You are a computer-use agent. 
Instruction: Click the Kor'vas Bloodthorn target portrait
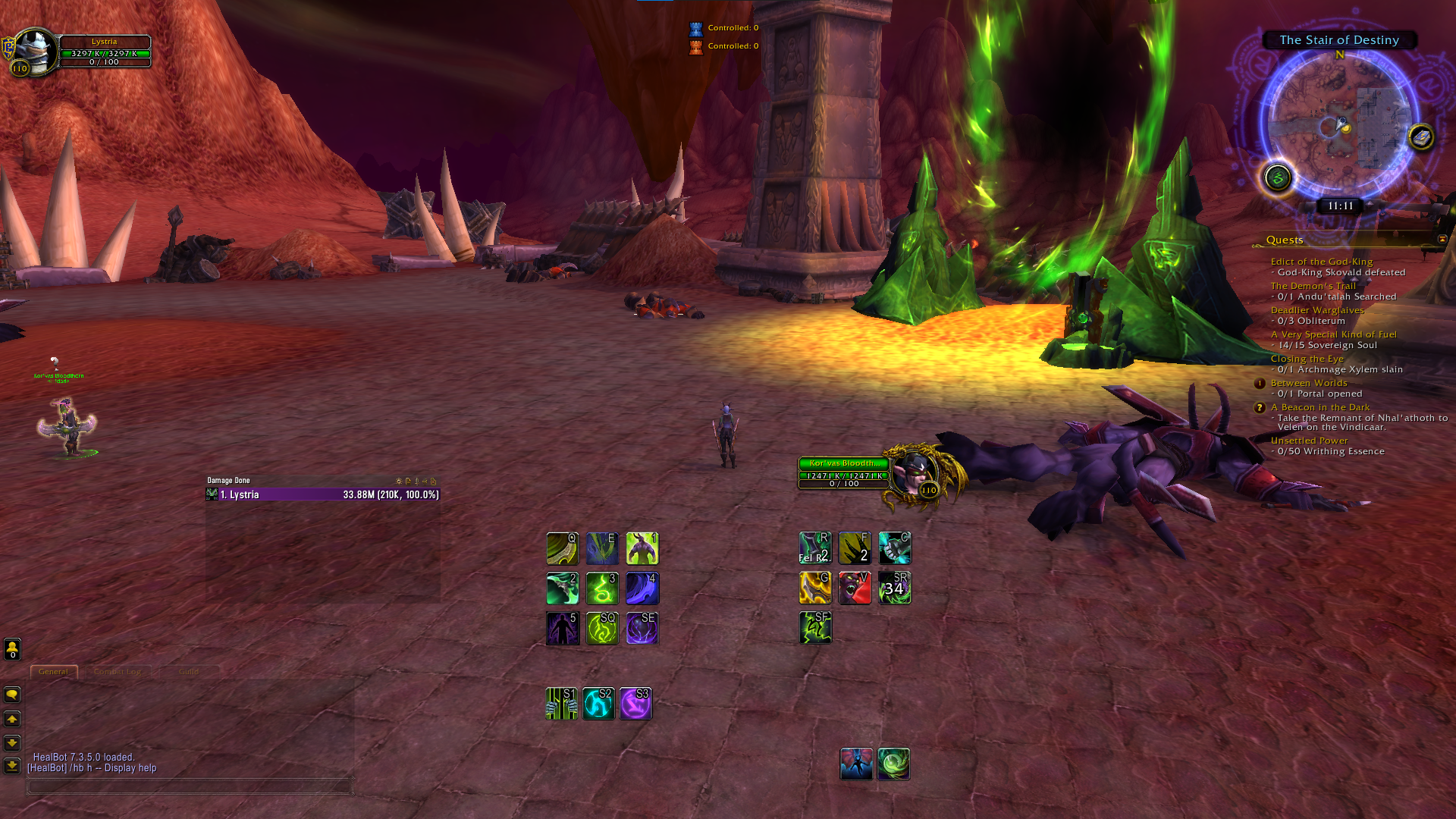[x=915, y=474]
